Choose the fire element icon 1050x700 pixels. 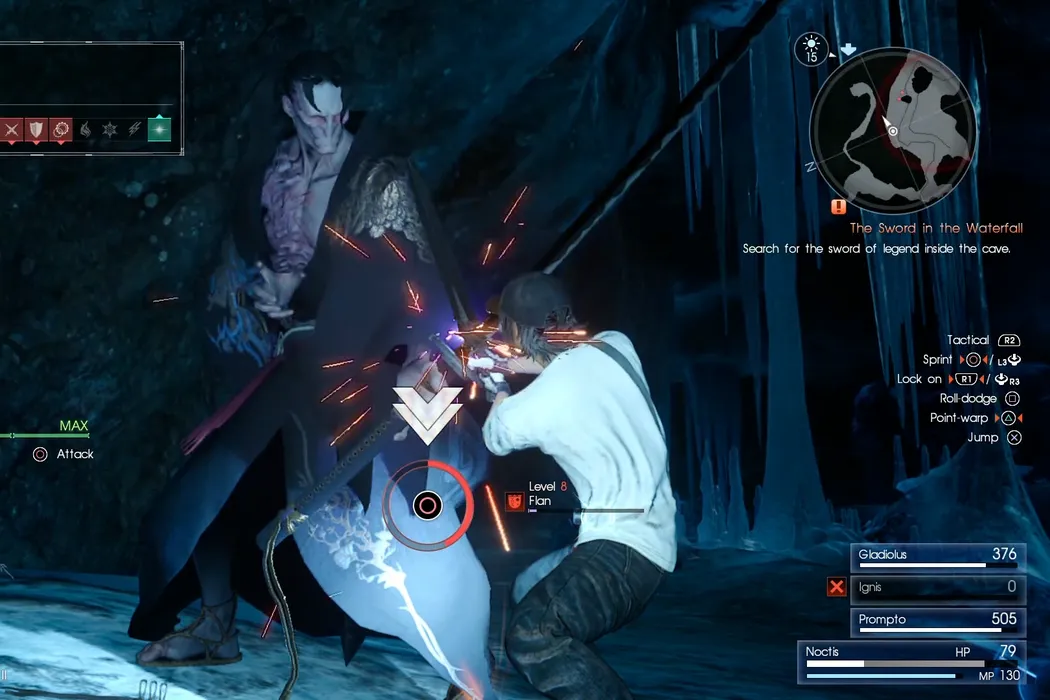pyautogui.click(x=86, y=129)
